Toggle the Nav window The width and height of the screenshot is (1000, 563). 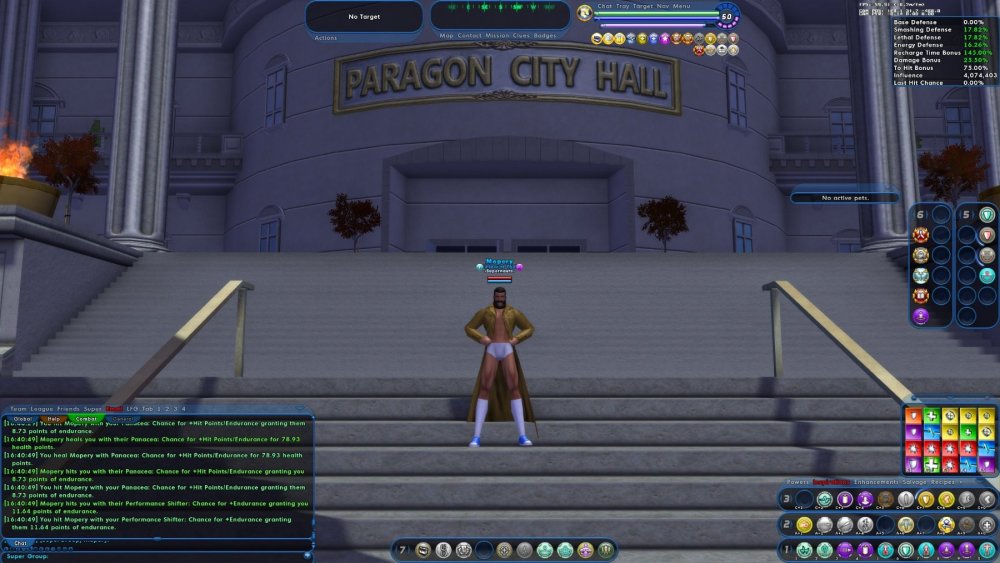(663, 6)
